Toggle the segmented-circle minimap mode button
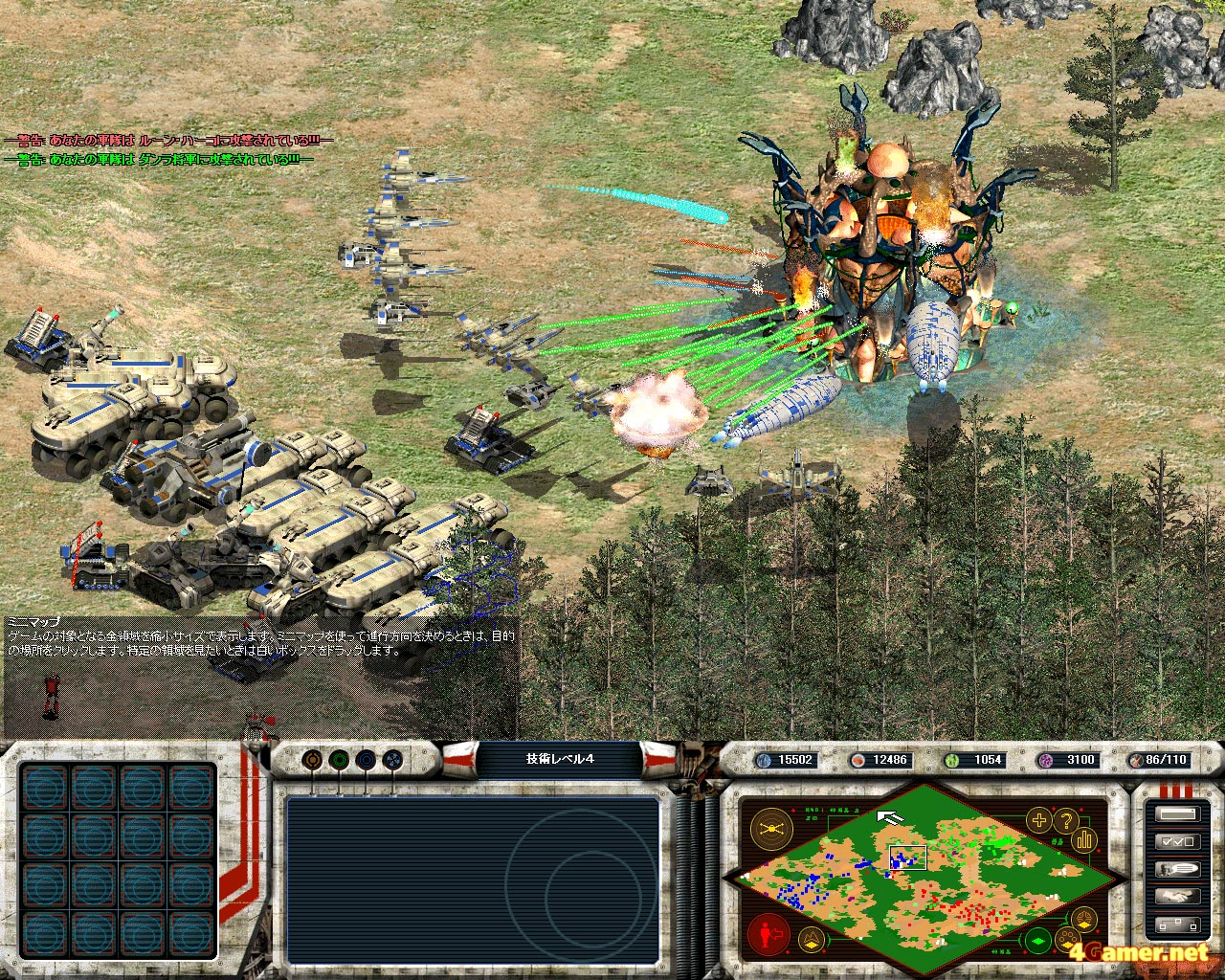The height and width of the screenshot is (980, 1225). pyautogui.click(x=1084, y=920)
